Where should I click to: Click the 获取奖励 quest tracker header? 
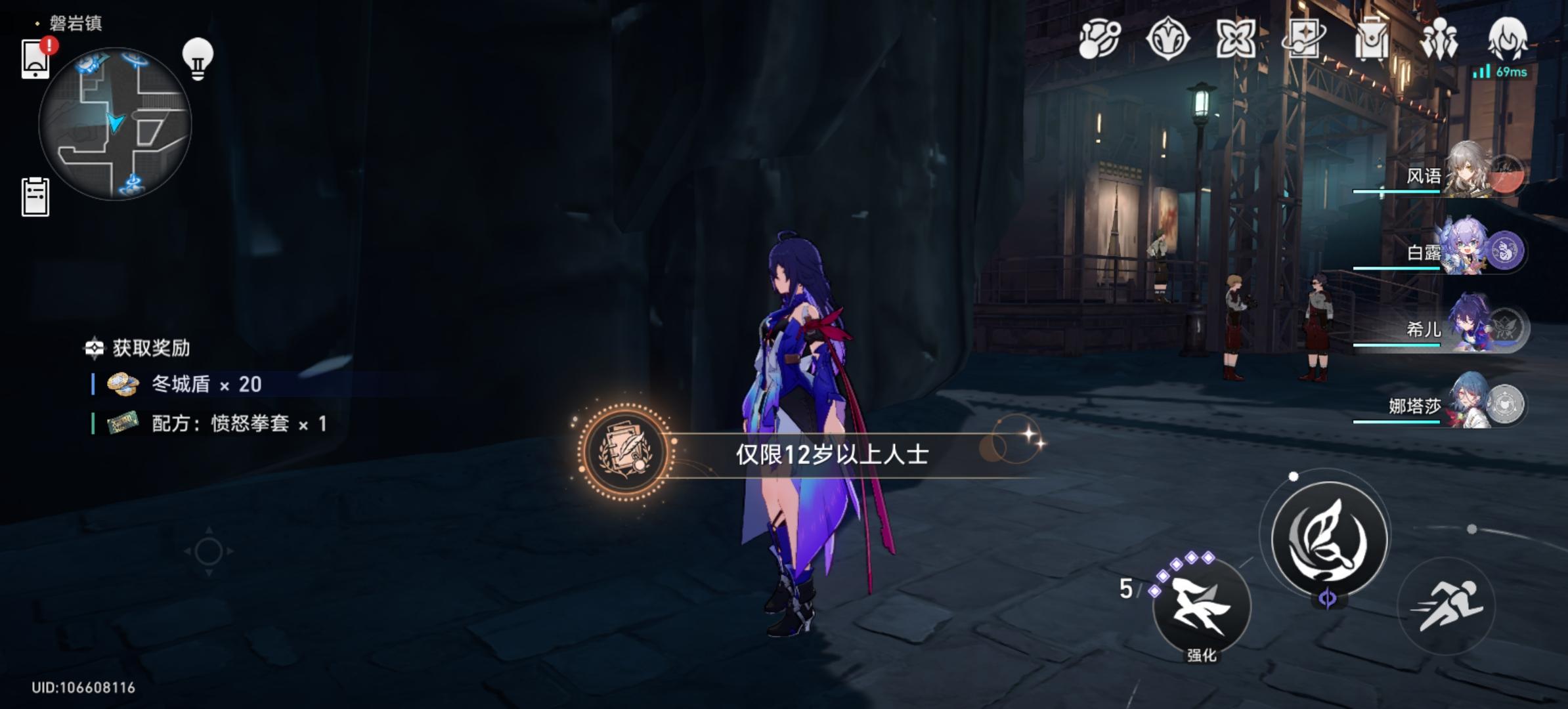(x=150, y=348)
